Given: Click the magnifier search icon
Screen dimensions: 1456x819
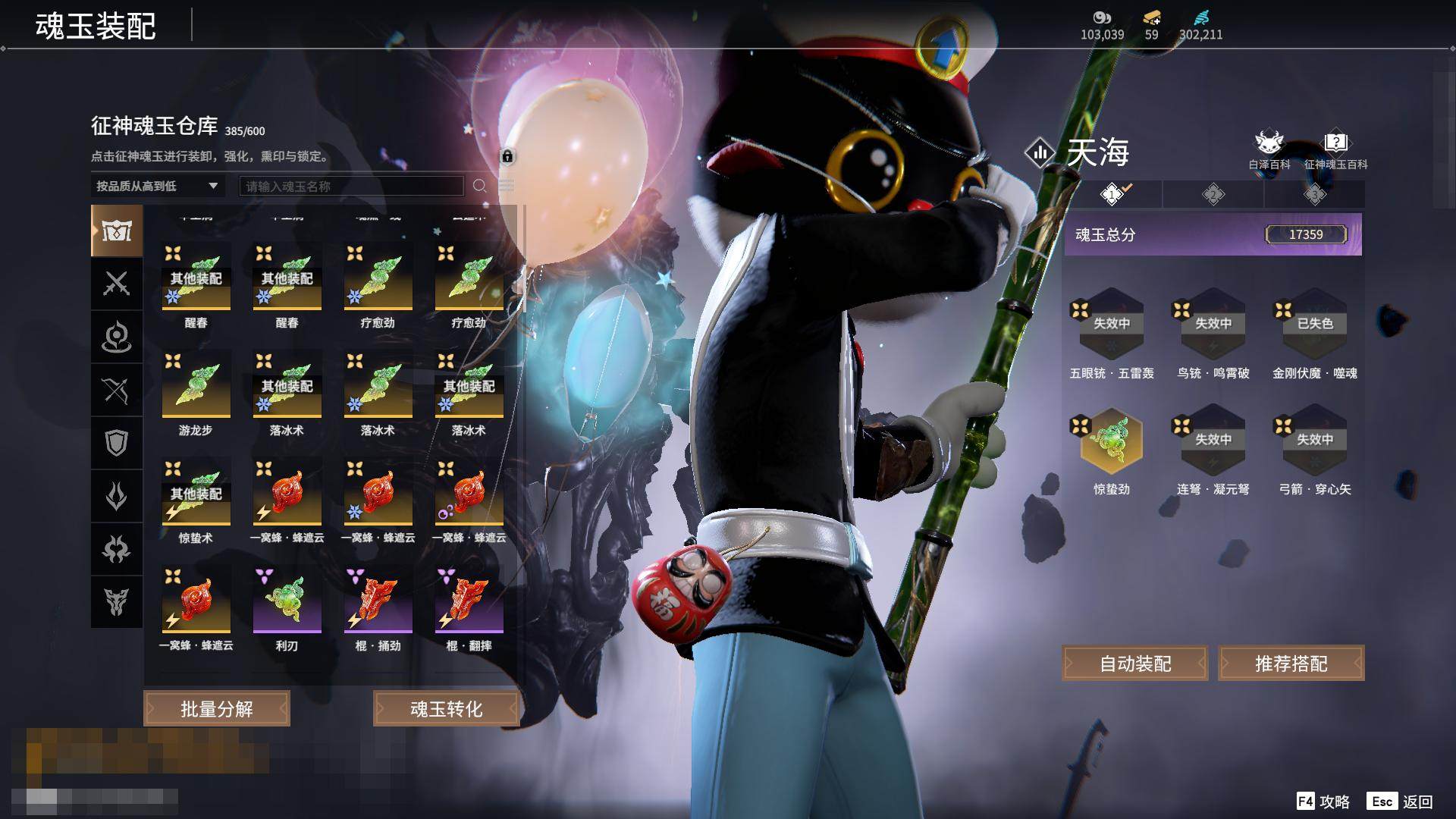Looking at the screenshot, I should pyautogui.click(x=479, y=186).
